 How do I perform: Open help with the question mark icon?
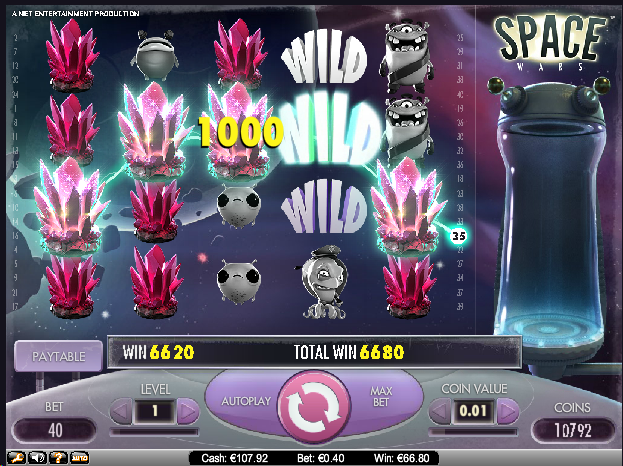pos(56,457)
